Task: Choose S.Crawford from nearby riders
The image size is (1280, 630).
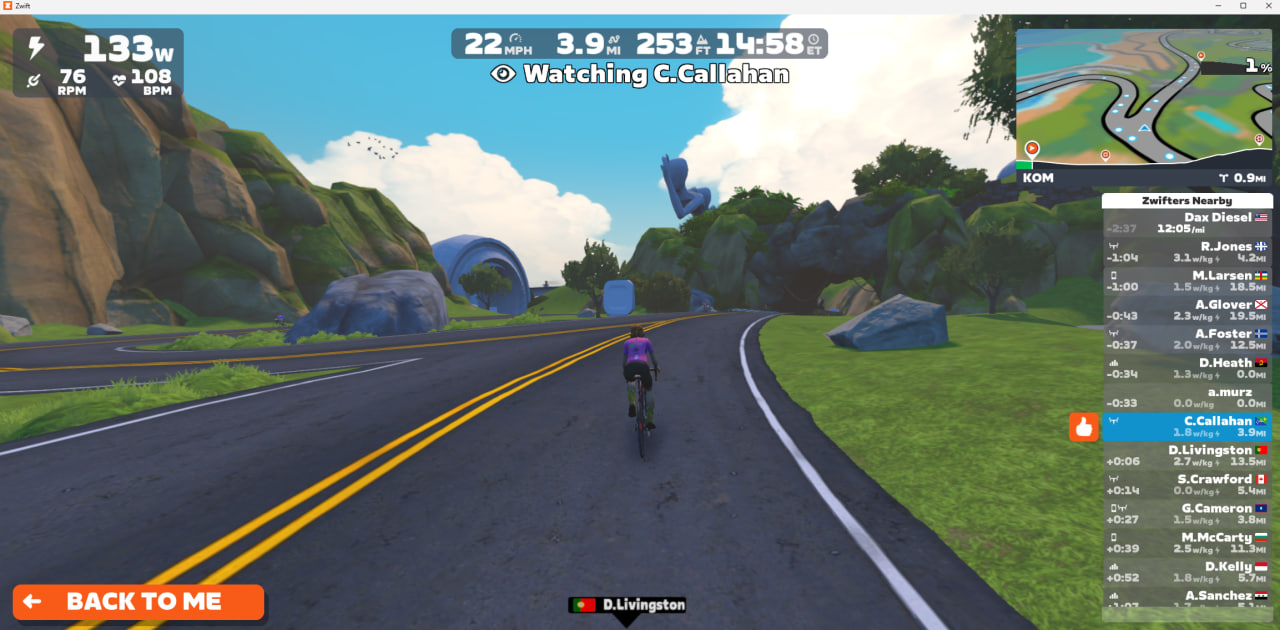Action: coord(1187,485)
